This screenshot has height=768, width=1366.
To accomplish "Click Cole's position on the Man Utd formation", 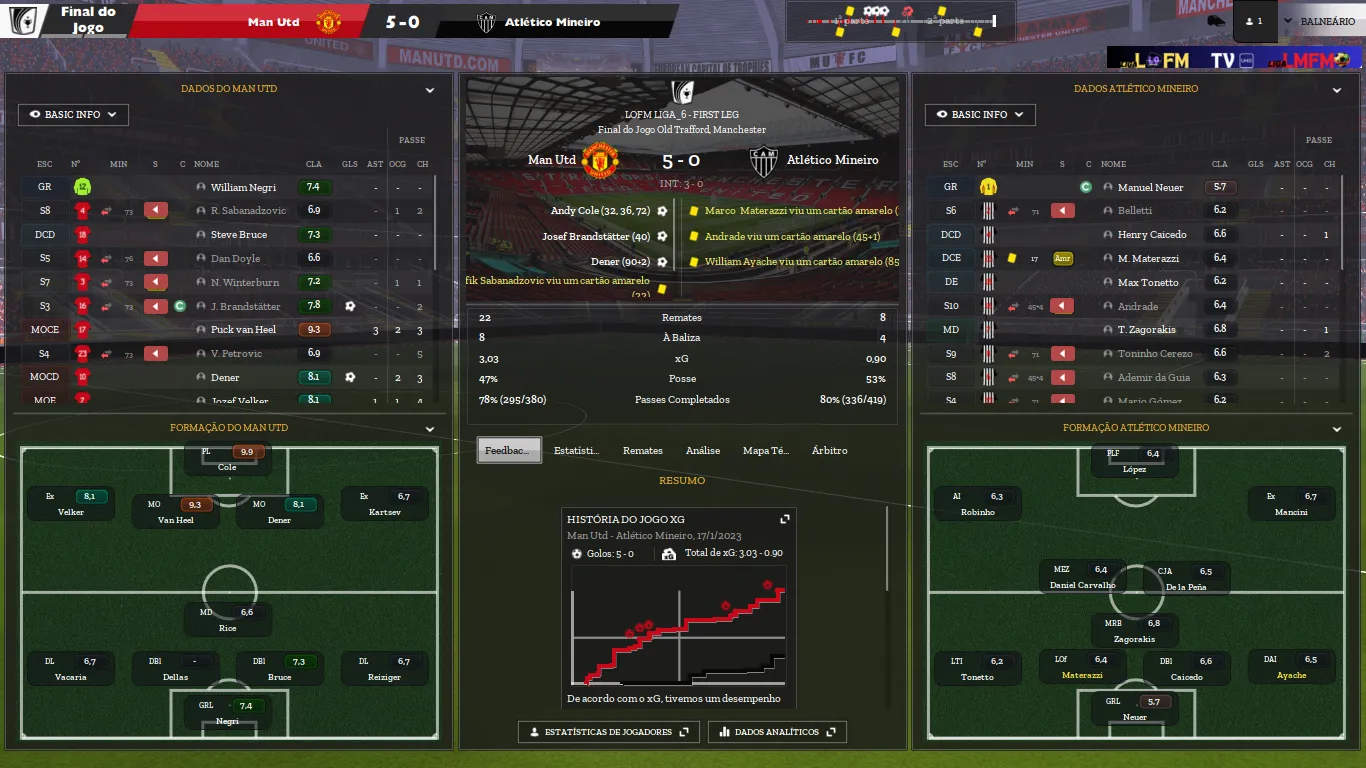I will (227, 459).
